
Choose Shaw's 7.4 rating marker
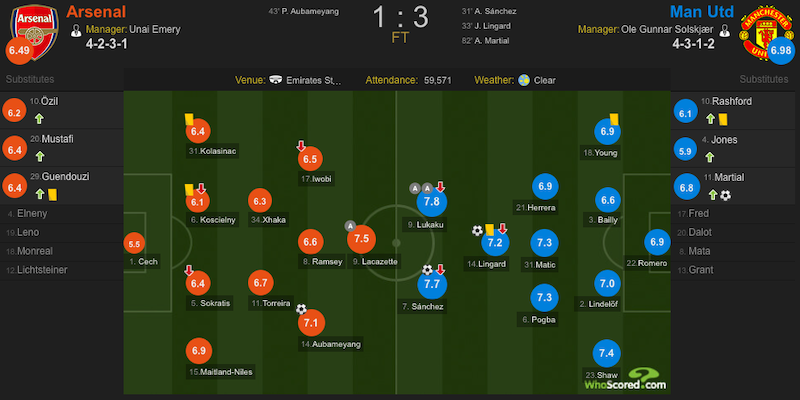[606, 353]
